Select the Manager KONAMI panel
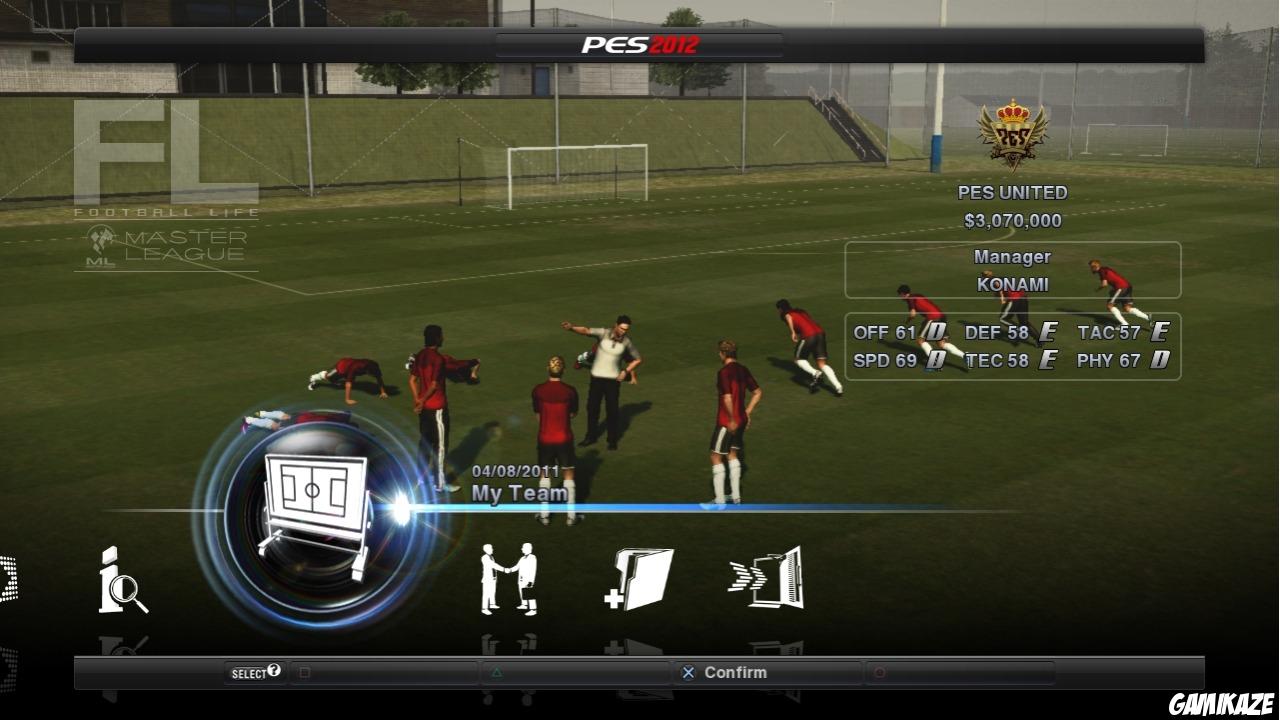Image resolution: width=1280 pixels, height=720 pixels. pos(1012,270)
